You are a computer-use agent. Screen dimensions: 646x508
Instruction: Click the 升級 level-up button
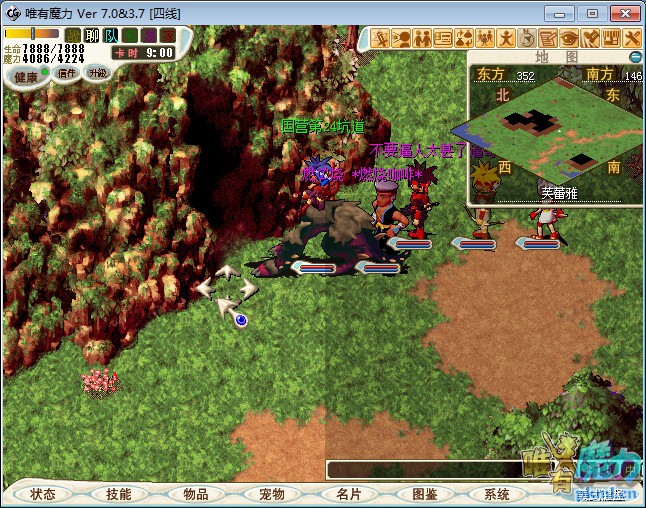tap(97, 72)
